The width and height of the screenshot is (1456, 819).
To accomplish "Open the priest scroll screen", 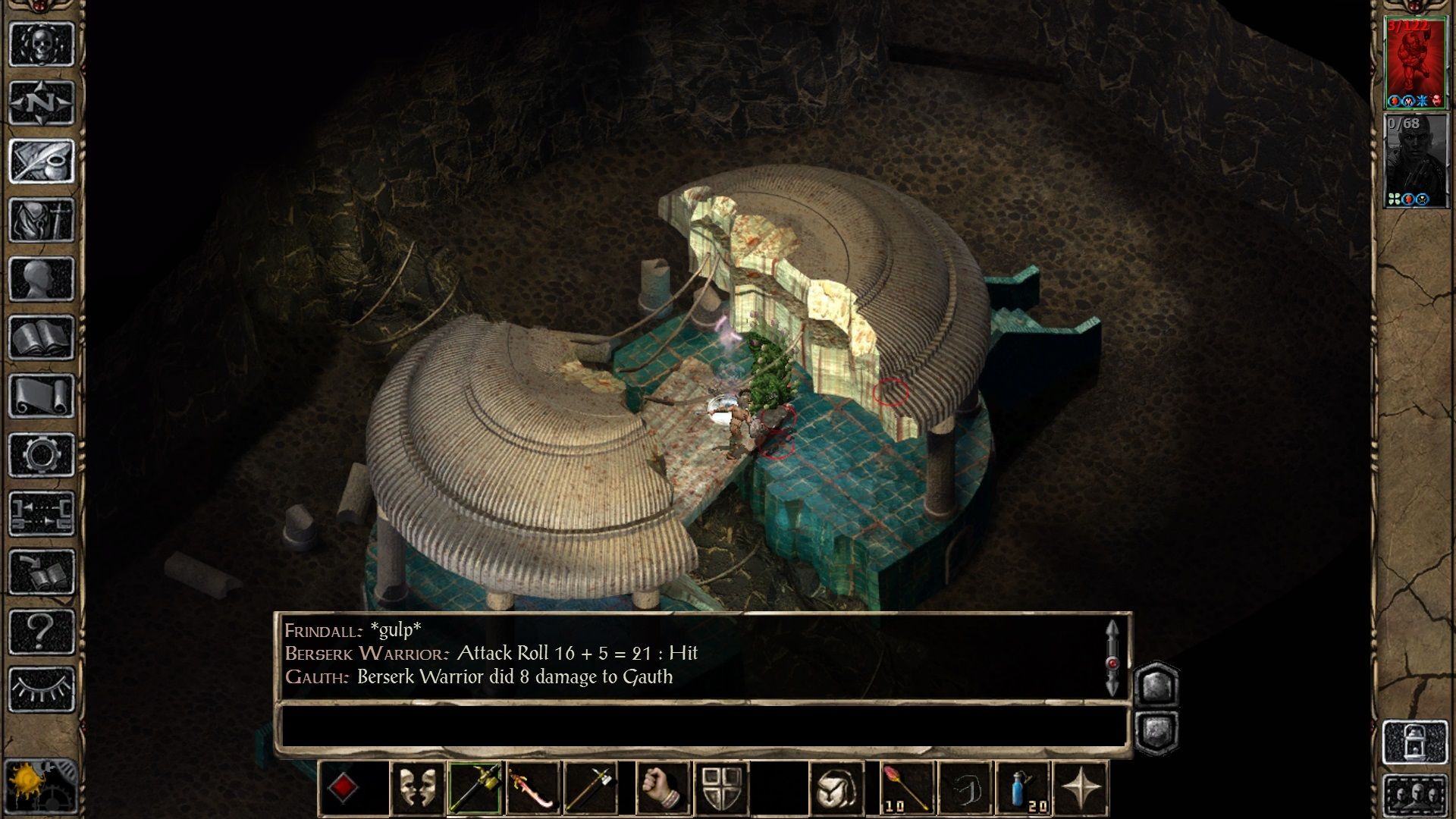I will (42, 396).
